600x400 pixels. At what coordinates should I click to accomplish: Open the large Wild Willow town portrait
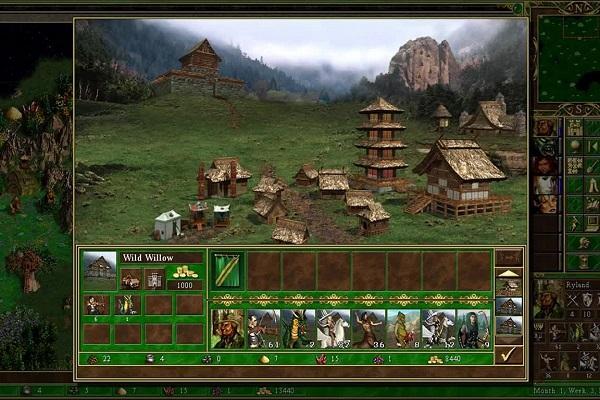[x=100, y=270]
